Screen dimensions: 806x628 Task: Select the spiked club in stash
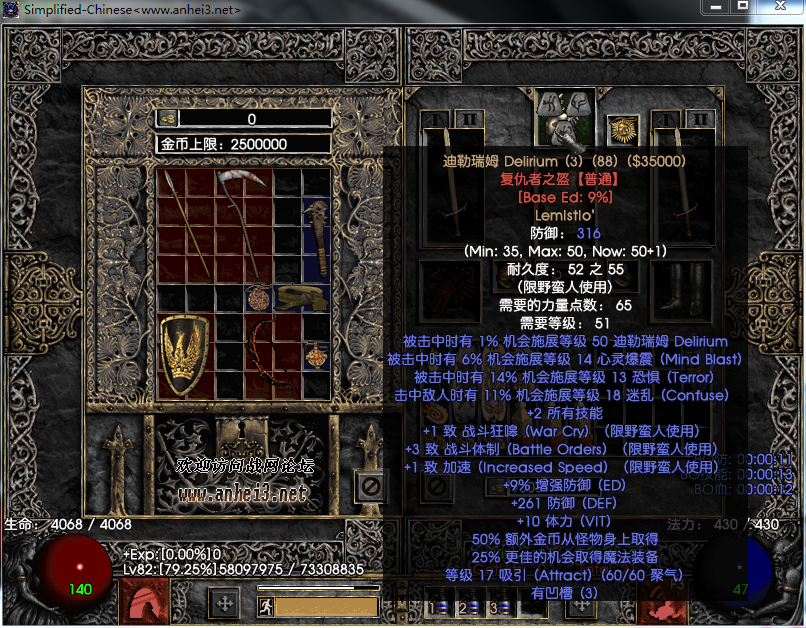coord(317,235)
